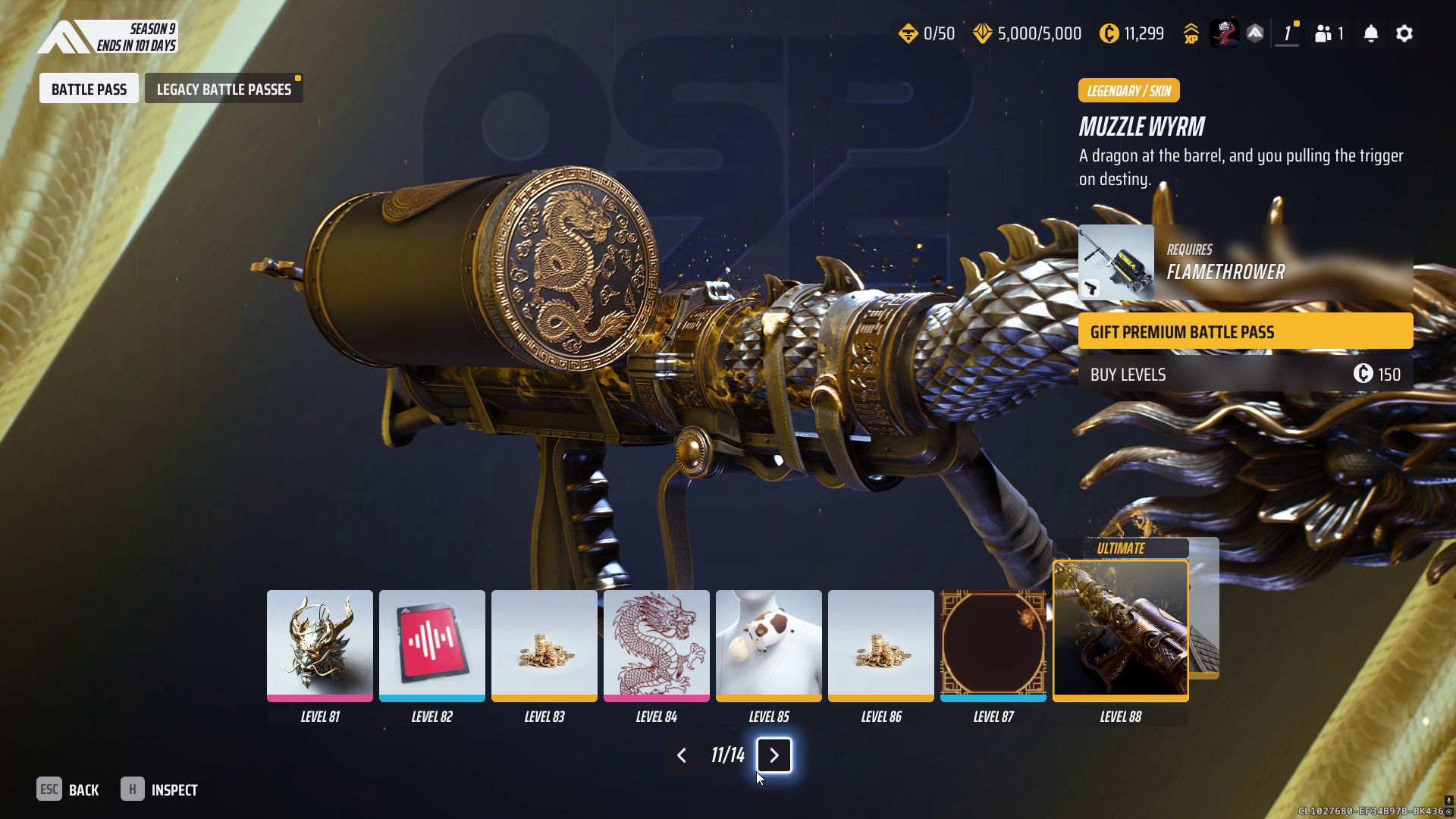Select the Level 88 Ultimate flamethrower skin

pos(1120,629)
